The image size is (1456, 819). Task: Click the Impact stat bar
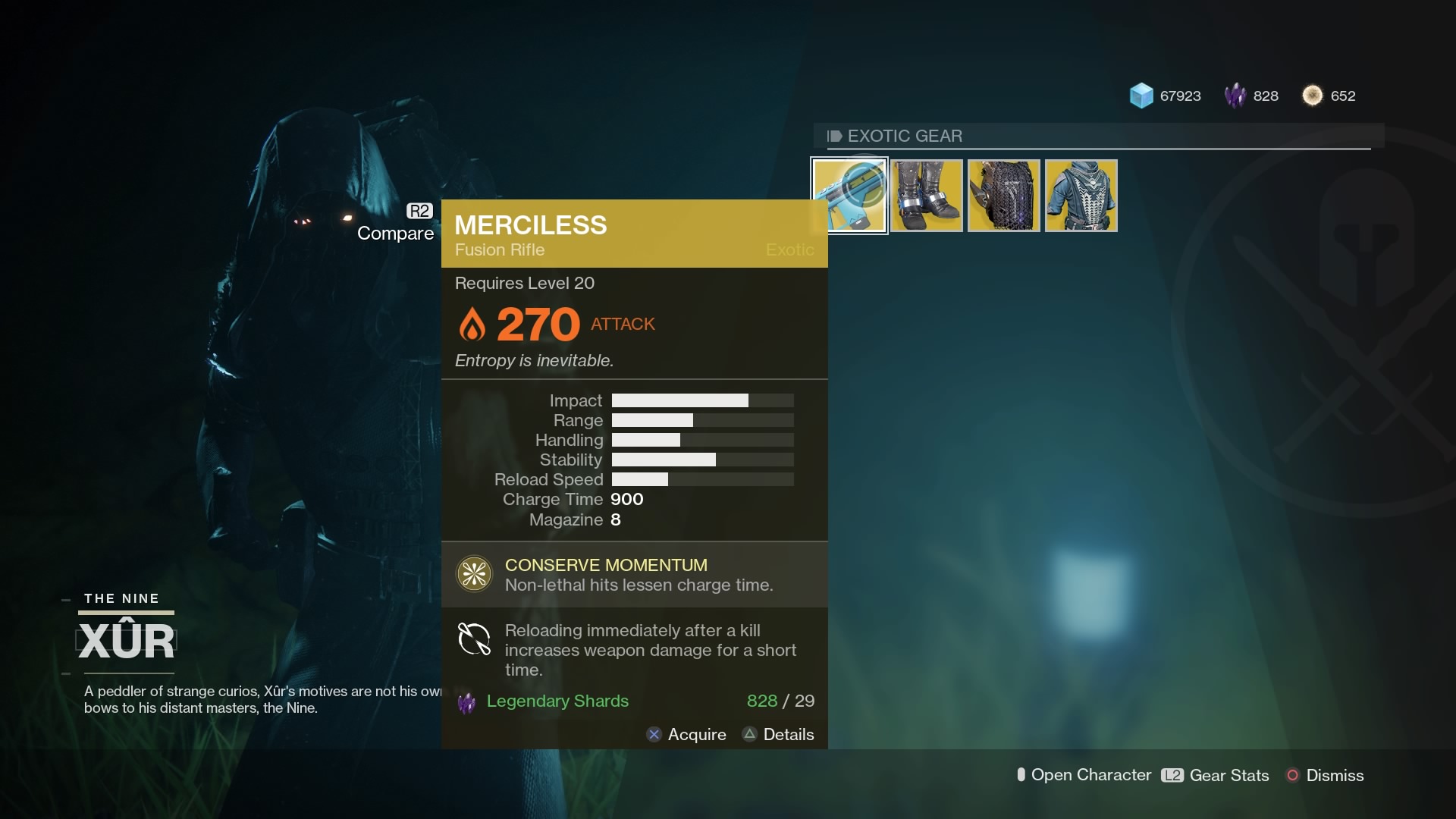pos(701,400)
